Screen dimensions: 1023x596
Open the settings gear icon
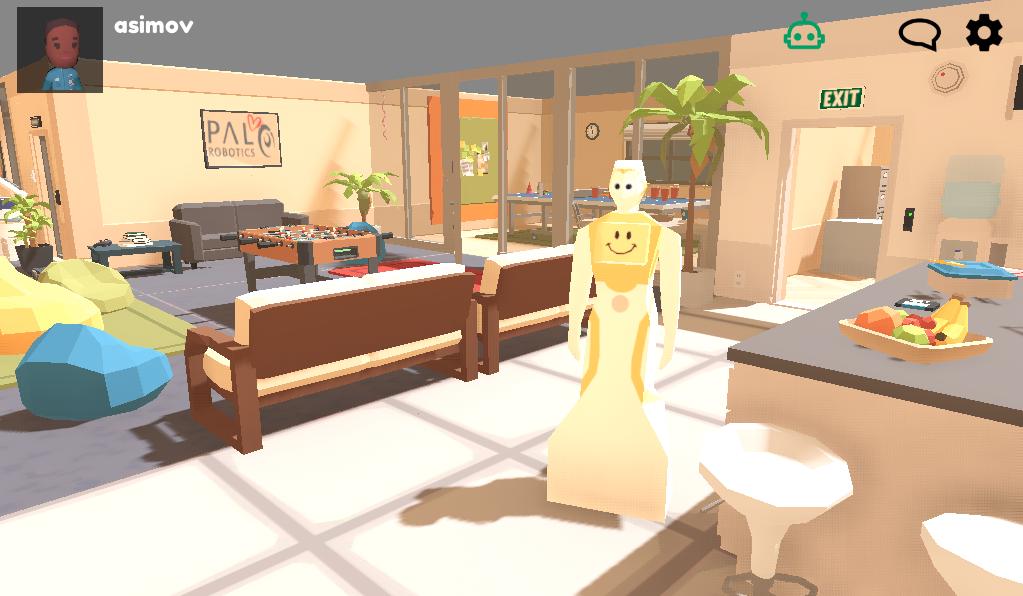pos(983,34)
